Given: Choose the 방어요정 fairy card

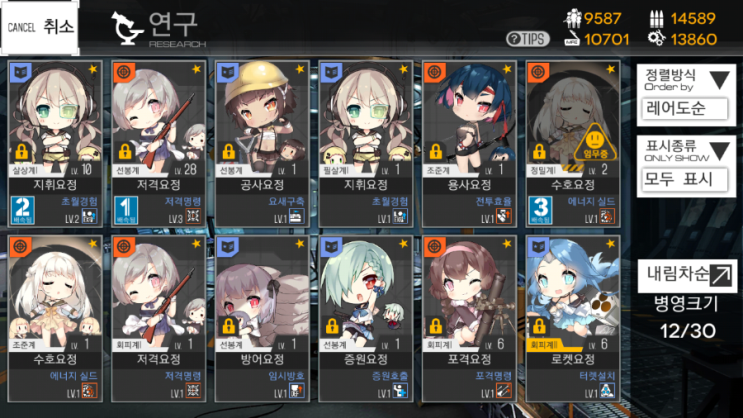Looking at the screenshot, I should [x=260, y=318].
